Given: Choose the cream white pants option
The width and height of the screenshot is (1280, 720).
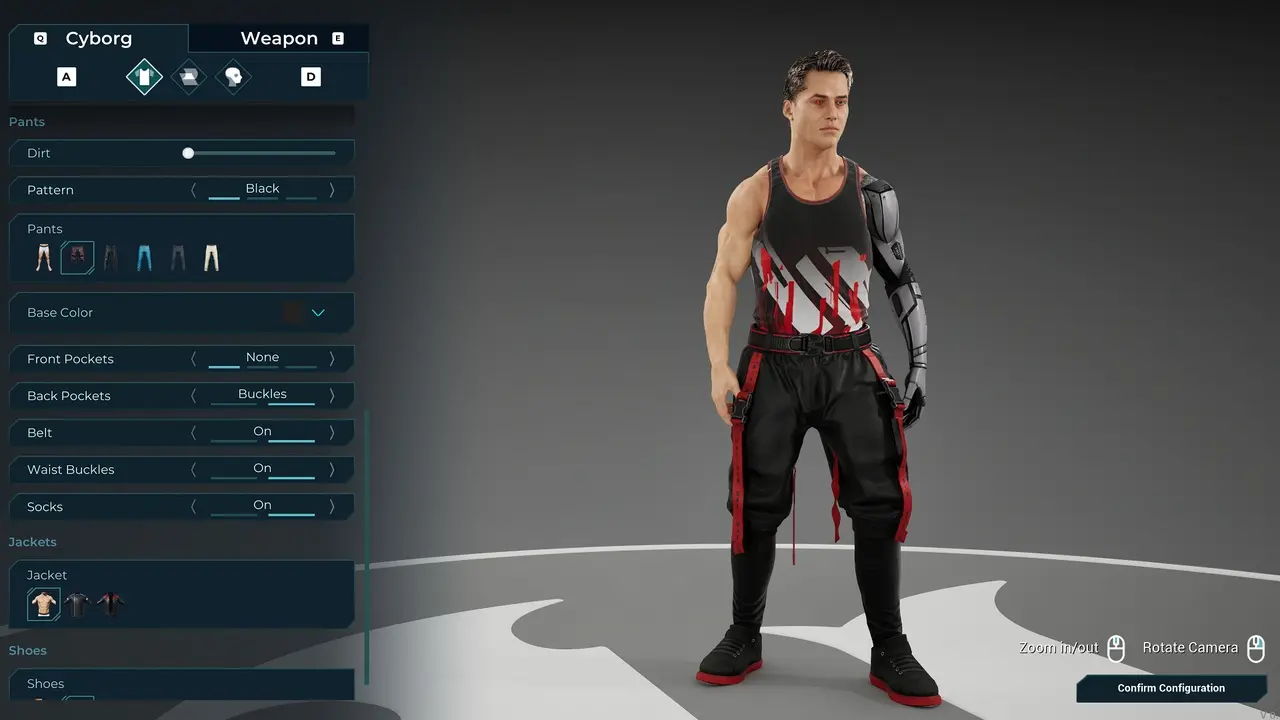Looking at the screenshot, I should point(211,258).
